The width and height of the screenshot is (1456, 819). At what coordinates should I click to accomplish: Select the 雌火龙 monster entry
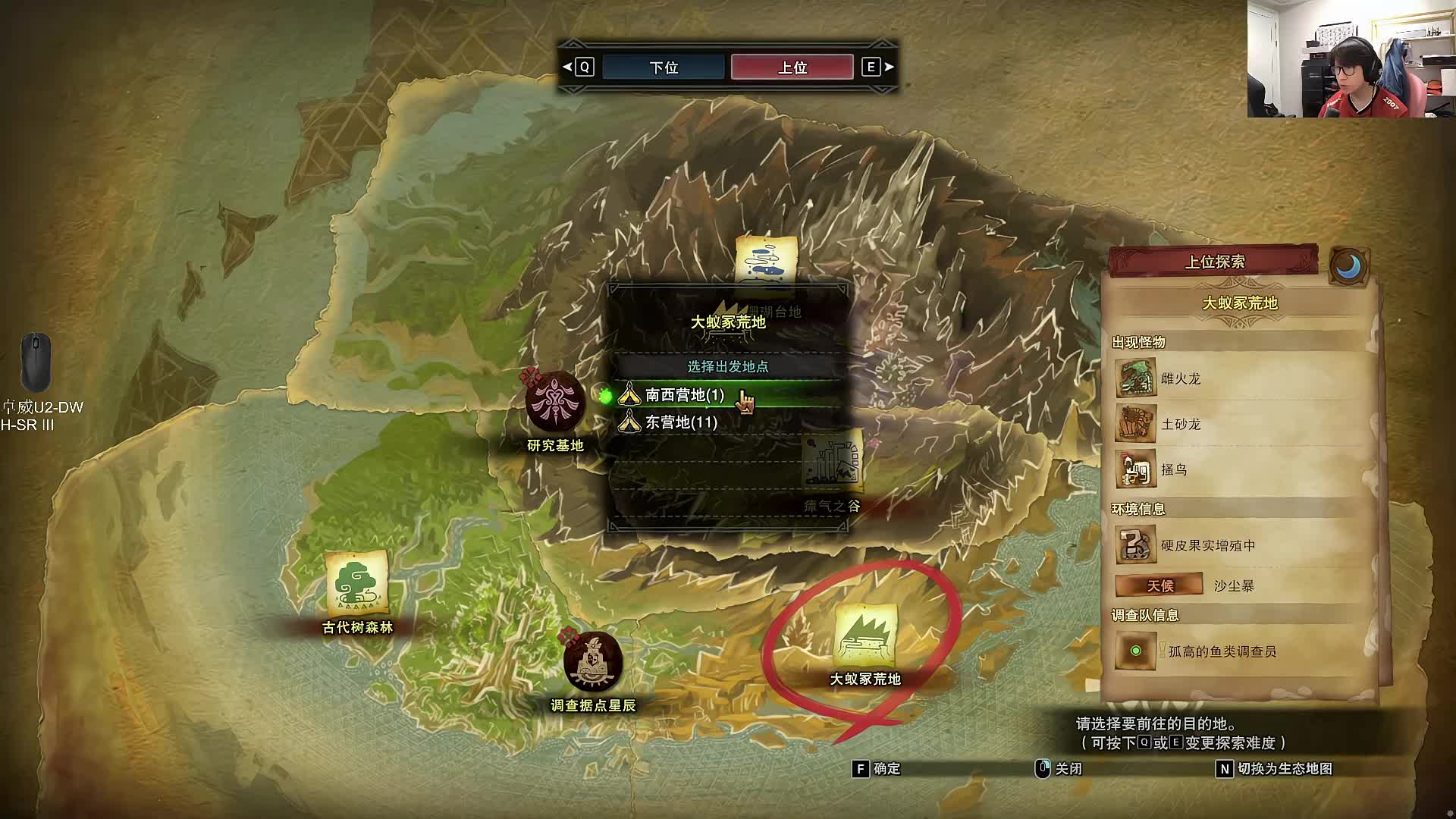pyautogui.click(x=1180, y=378)
